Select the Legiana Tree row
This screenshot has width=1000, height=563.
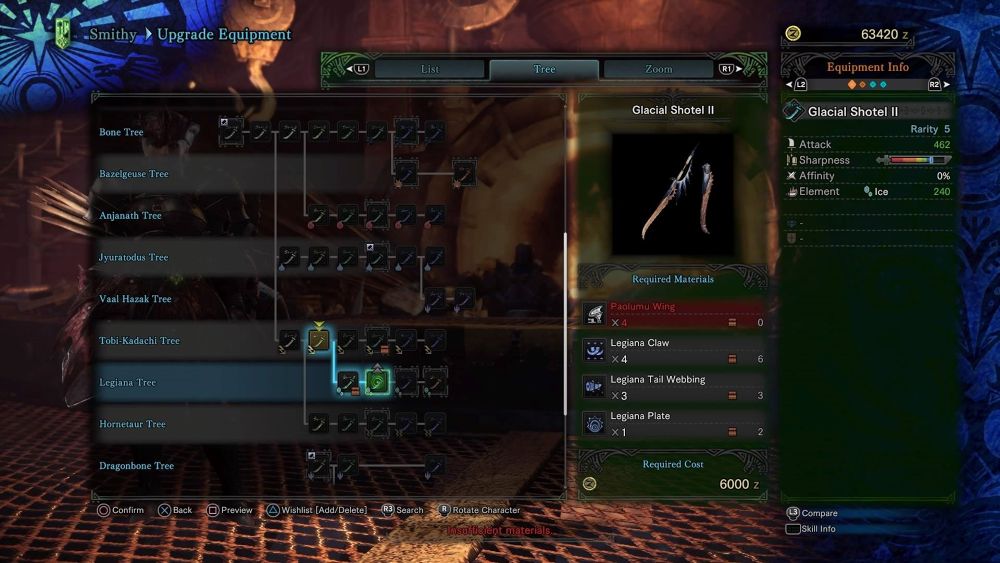[x=127, y=383]
